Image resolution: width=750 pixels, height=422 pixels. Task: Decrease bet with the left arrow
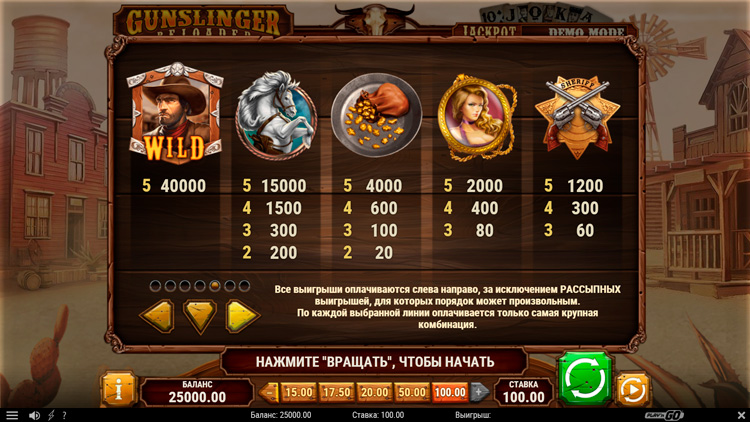click(x=269, y=392)
